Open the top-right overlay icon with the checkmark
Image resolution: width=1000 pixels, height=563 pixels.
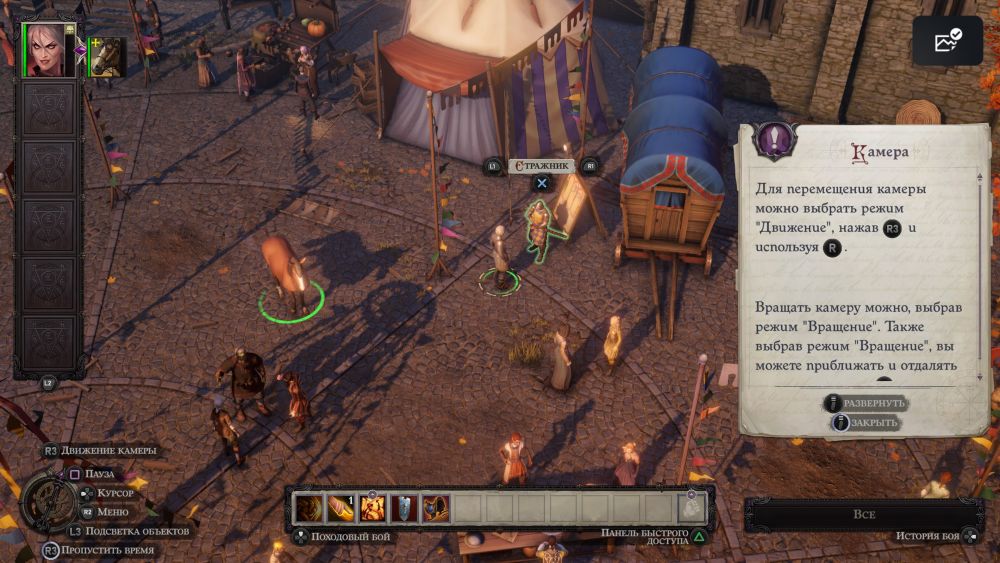(x=947, y=41)
